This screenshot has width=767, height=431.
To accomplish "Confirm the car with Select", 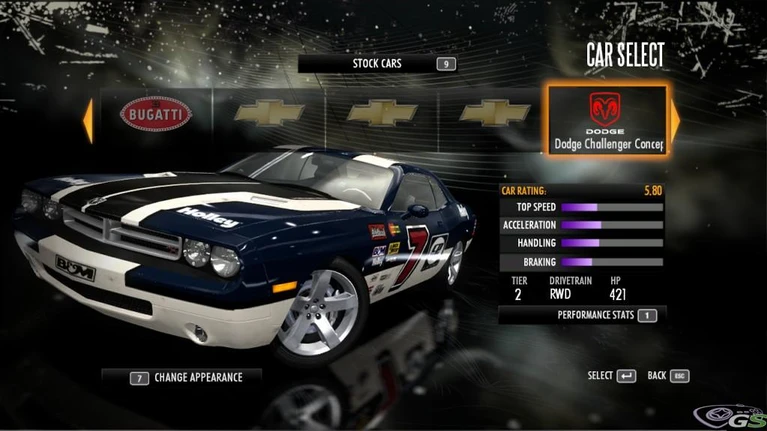I will tap(612, 376).
